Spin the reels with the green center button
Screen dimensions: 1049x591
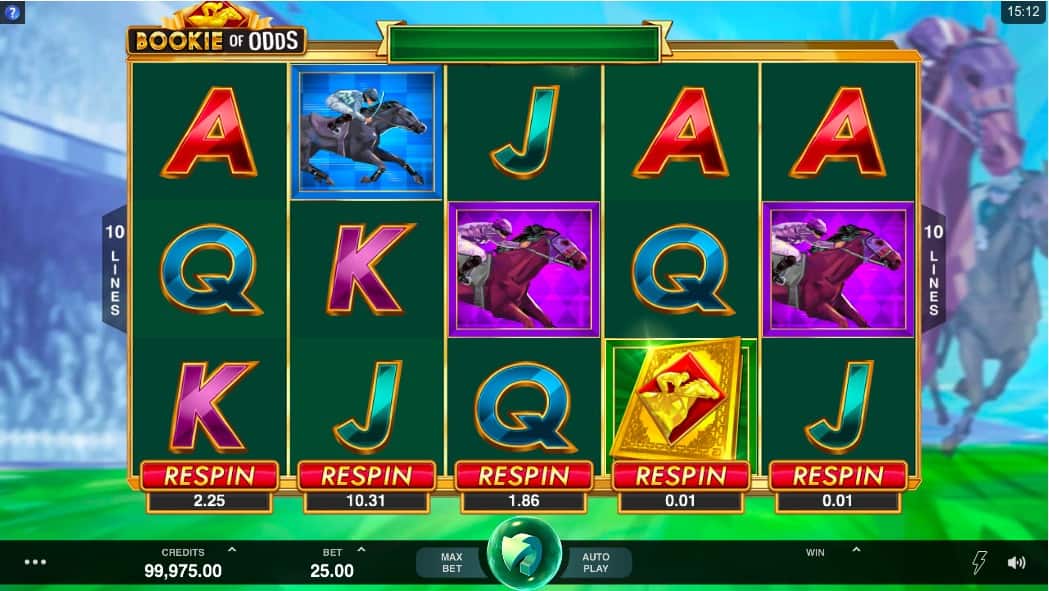pos(524,559)
